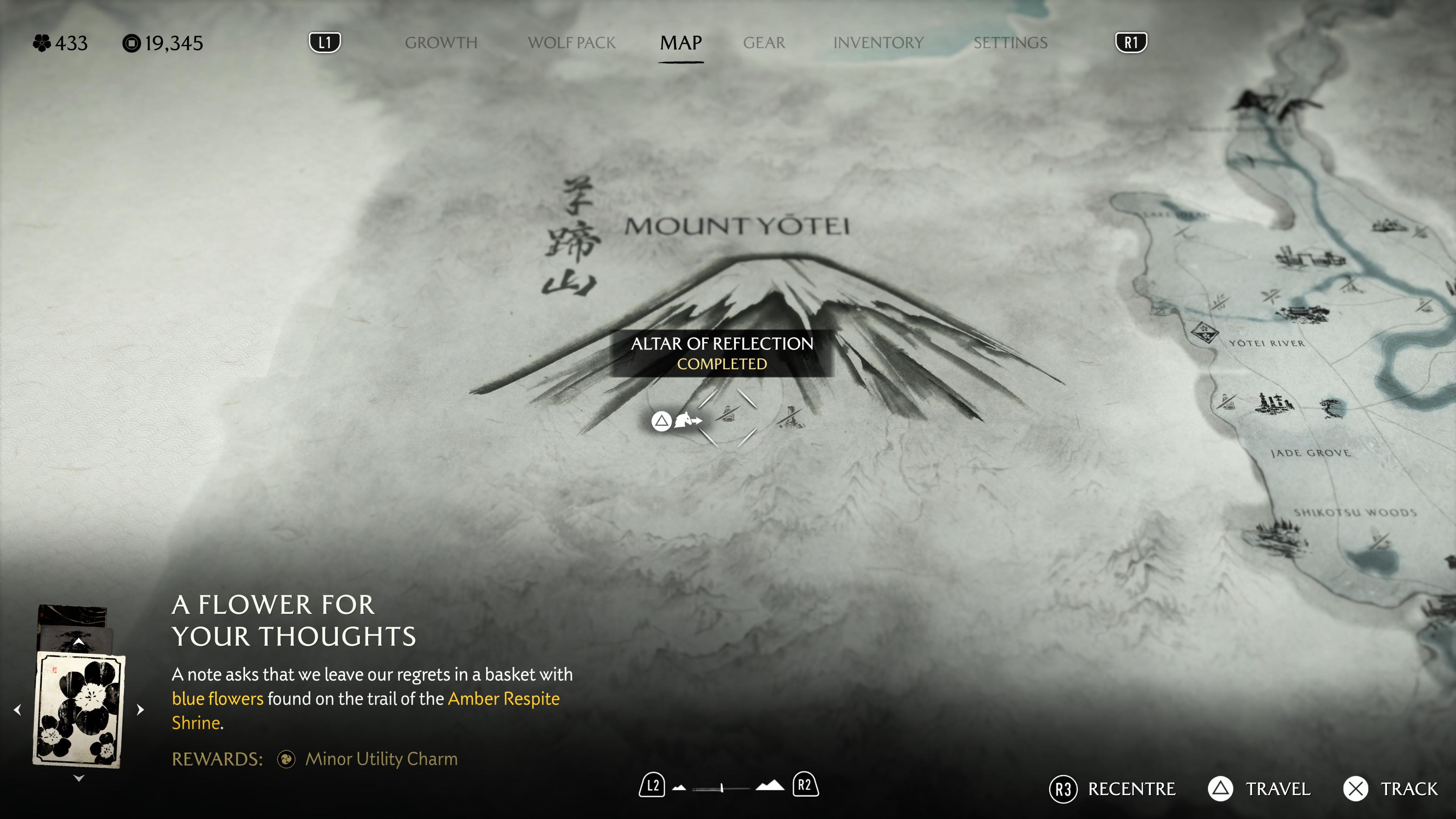Show the previous quest card with left arrow
Viewport: 1456px width, 819px height.
click(17, 709)
